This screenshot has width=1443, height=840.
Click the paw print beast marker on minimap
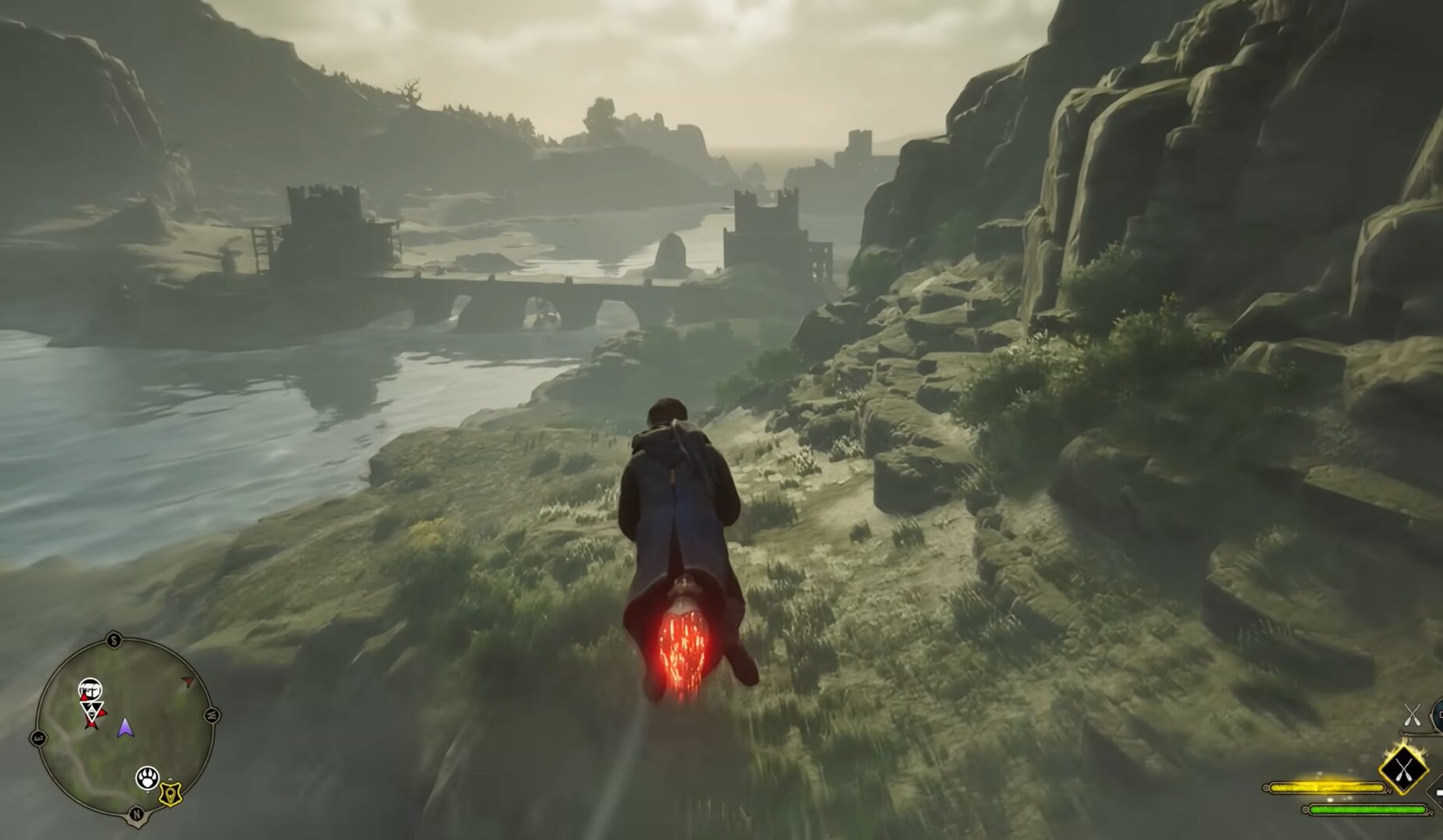[148, 778]
